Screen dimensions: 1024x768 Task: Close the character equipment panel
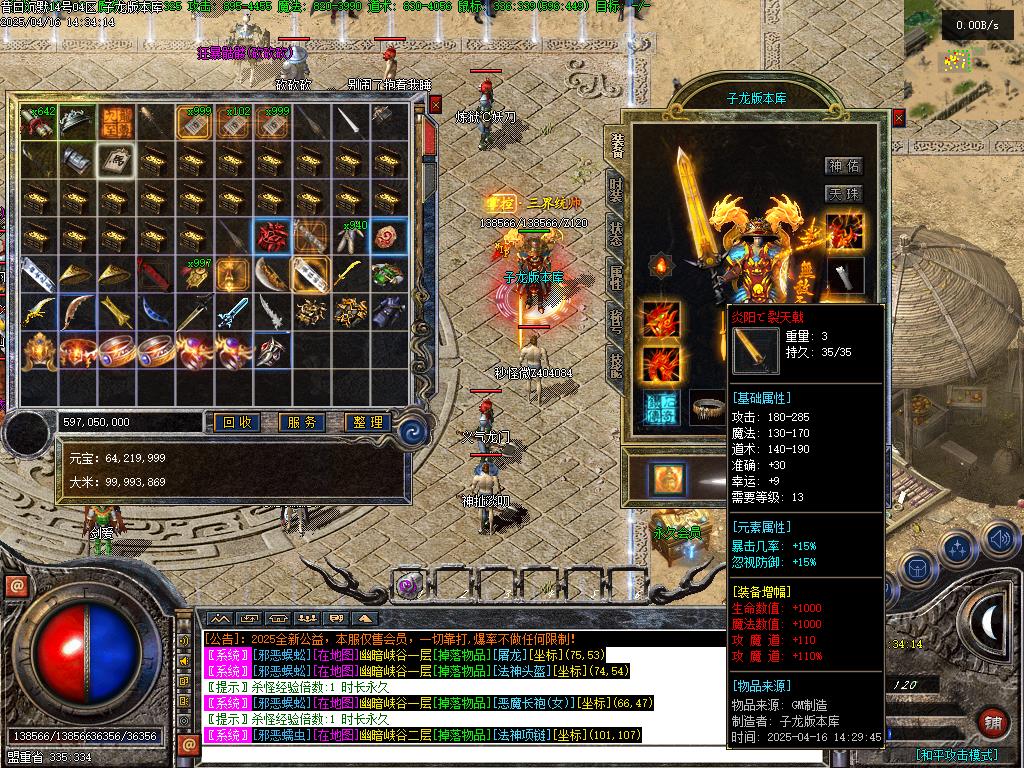(898, 118)
